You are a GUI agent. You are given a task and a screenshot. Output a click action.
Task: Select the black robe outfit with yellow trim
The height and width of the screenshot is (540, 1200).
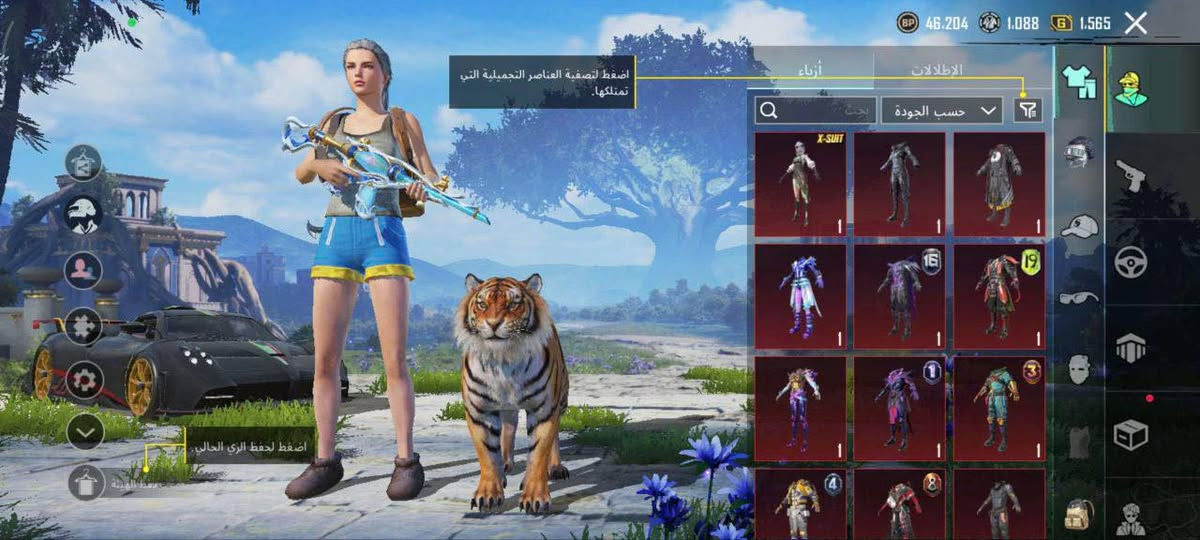tap(999, 184)
